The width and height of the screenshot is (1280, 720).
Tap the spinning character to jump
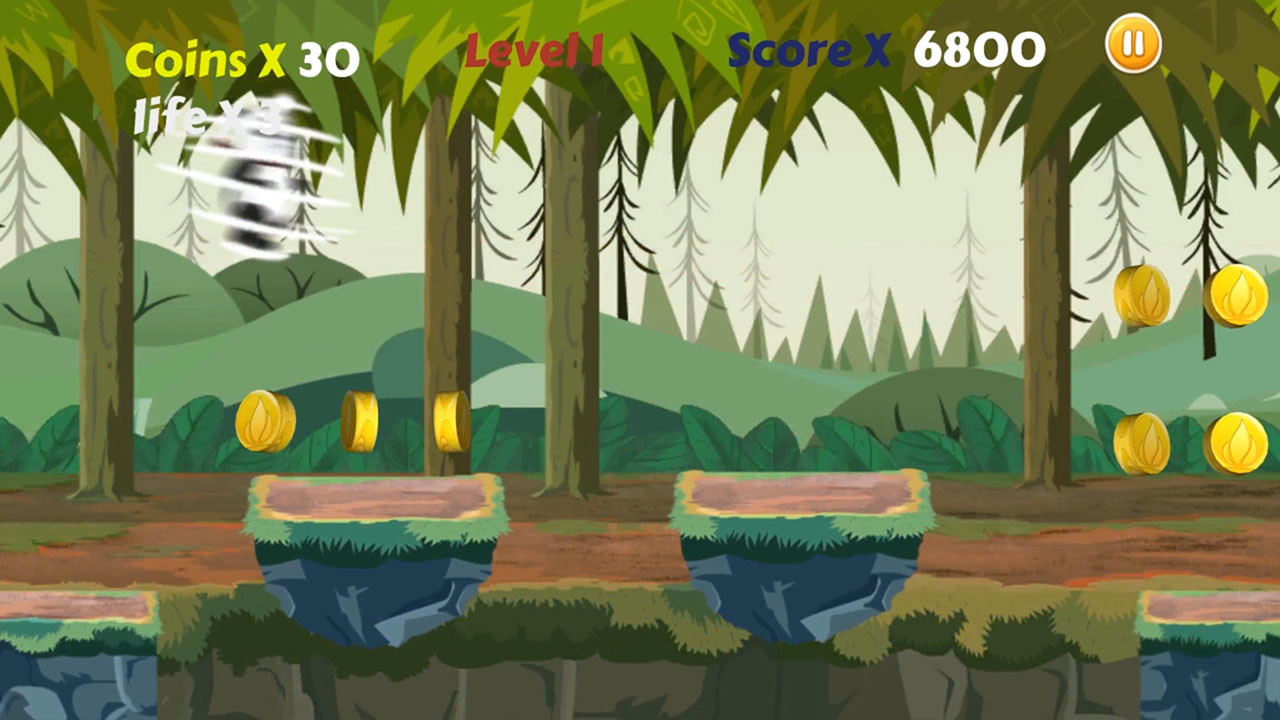tap(255, 190)
